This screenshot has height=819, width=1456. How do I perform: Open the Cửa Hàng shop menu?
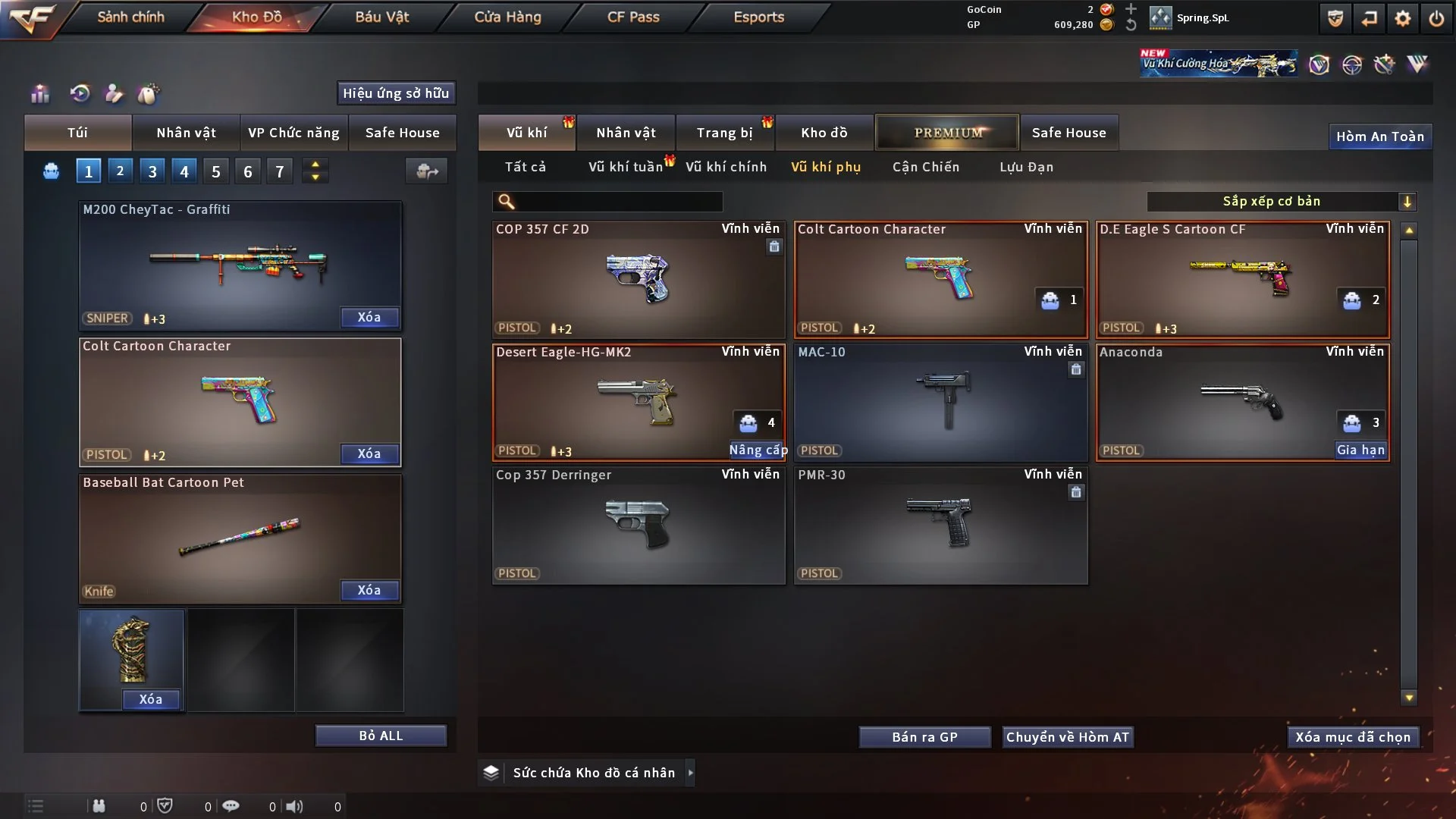pyautogui.click(x=507, y=17)
